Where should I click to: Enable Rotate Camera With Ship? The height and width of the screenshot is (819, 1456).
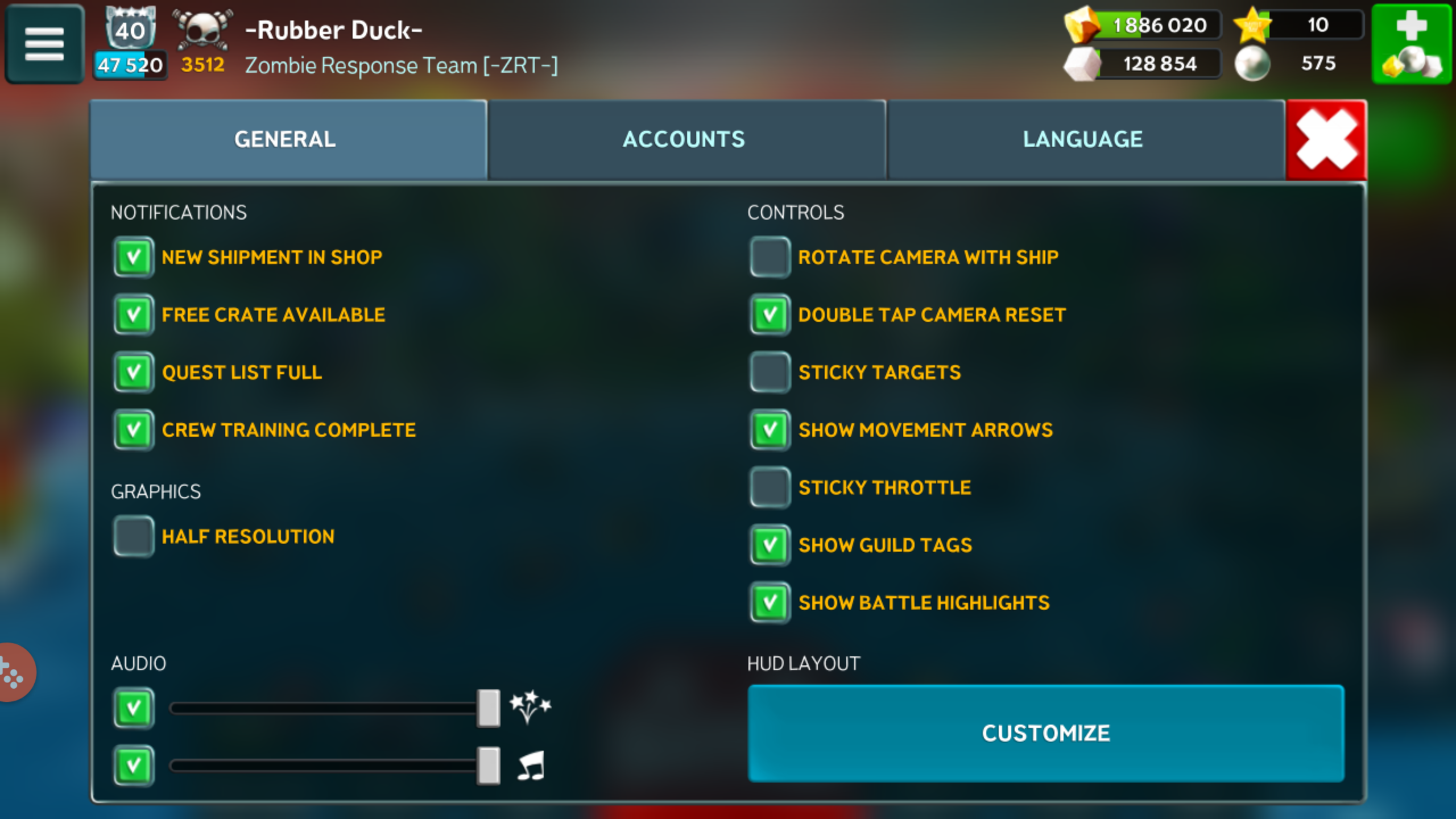click(770, 257)
